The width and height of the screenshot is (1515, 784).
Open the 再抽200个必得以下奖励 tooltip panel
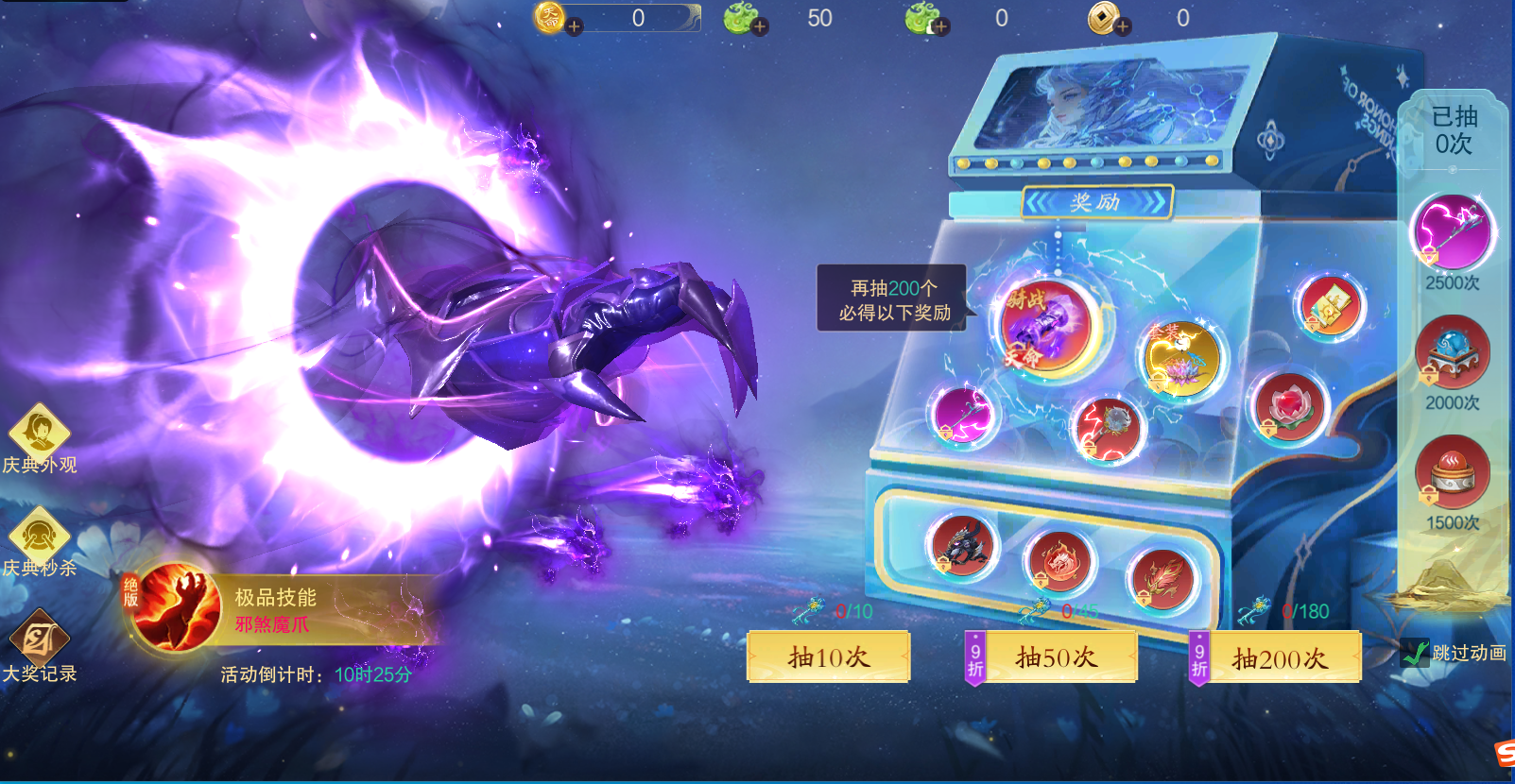894,298
